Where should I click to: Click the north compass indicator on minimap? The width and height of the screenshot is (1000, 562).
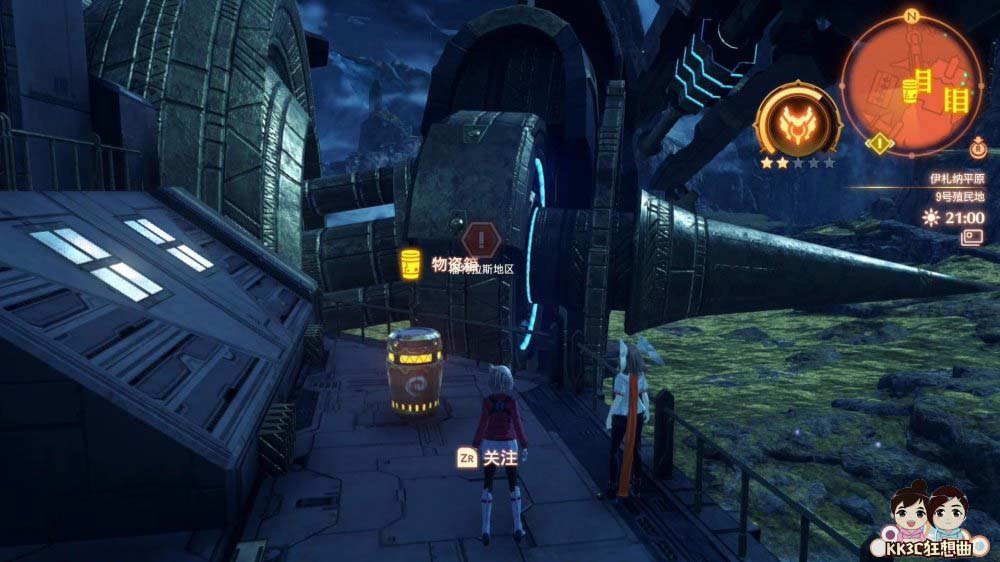[x=911, y=17]
